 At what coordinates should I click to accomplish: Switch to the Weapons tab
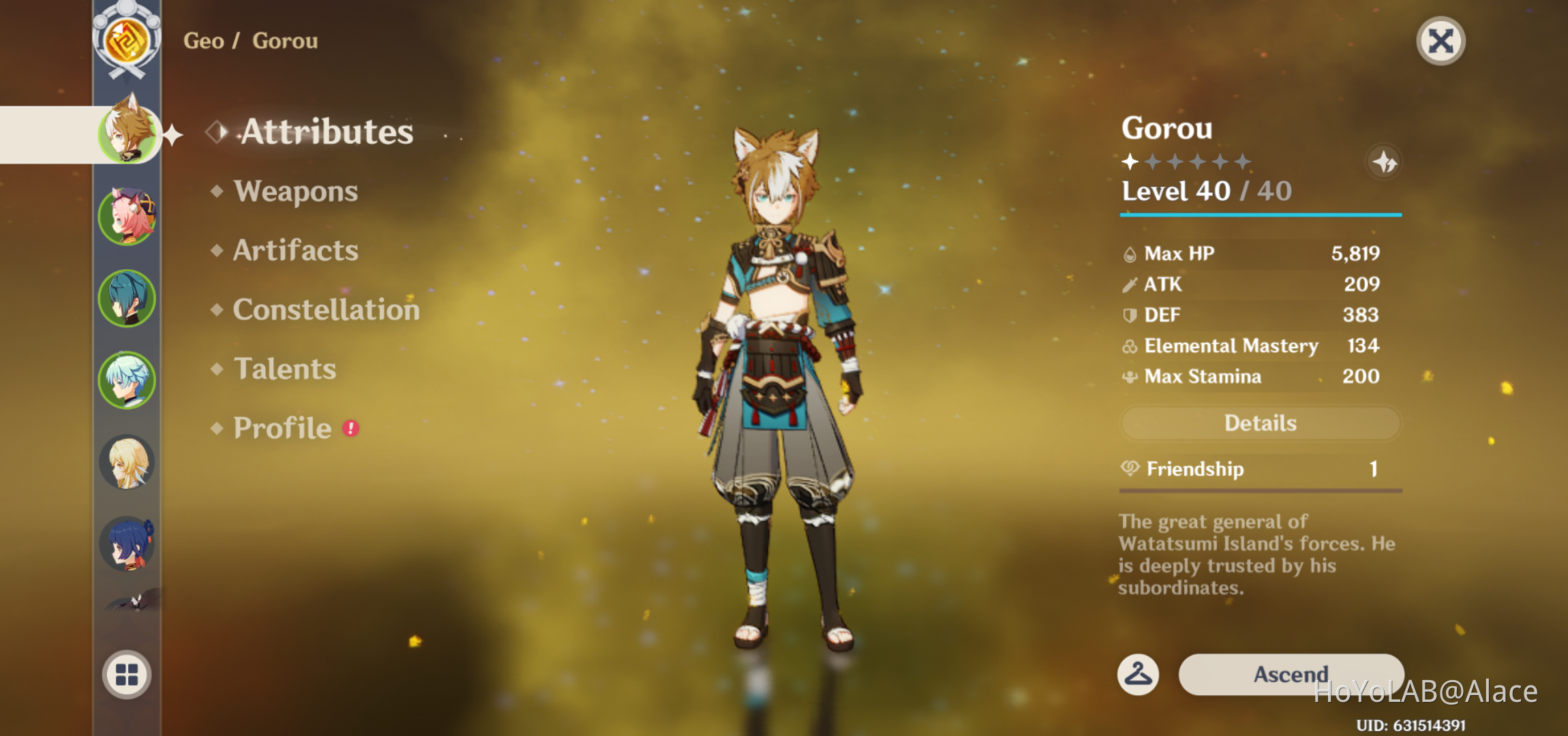point(296,191)
